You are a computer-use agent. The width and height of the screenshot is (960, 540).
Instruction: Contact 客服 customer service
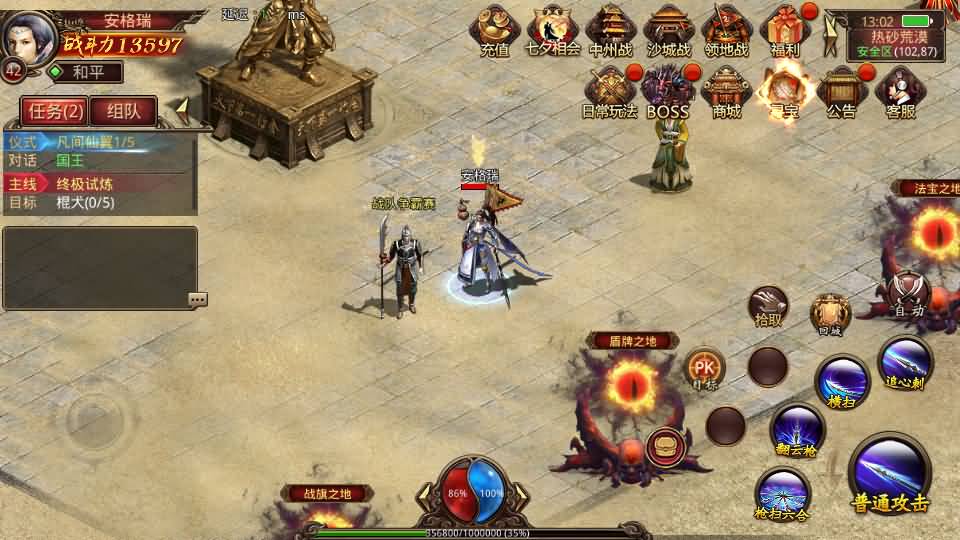click(x=900, y=90)
